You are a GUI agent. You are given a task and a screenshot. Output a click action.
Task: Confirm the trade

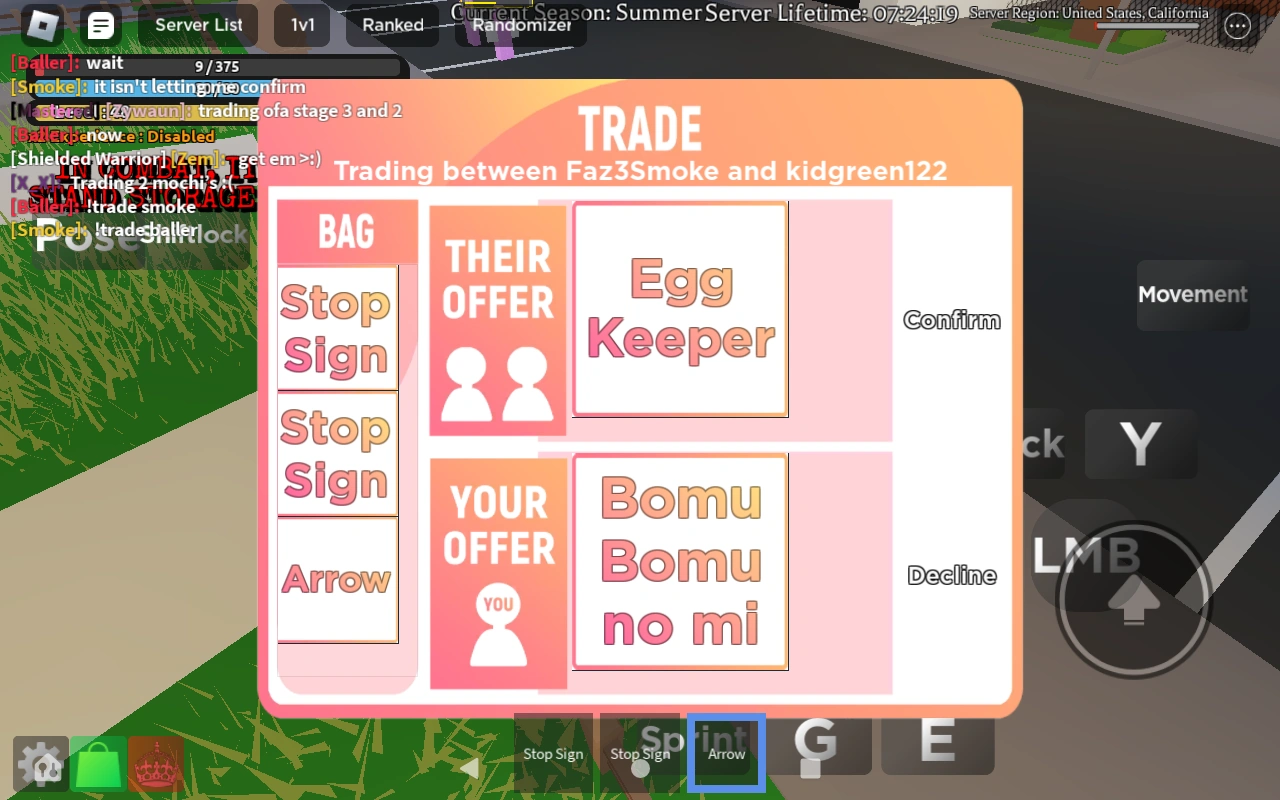(x=950, y=320)
